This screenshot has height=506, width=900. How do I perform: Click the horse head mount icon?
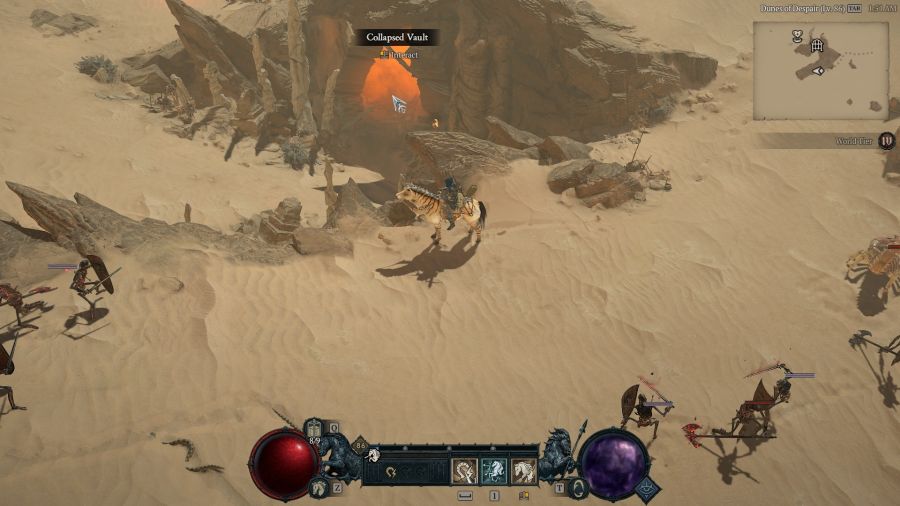pos(317,489)
